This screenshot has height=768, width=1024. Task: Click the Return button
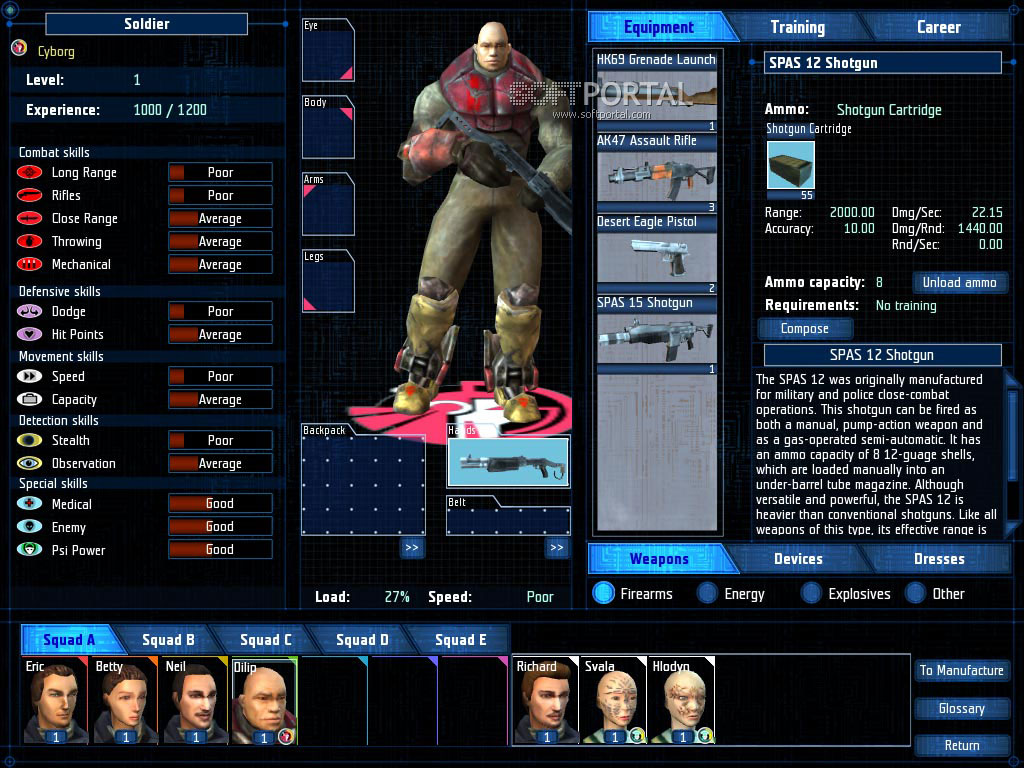tap(961, 745)
